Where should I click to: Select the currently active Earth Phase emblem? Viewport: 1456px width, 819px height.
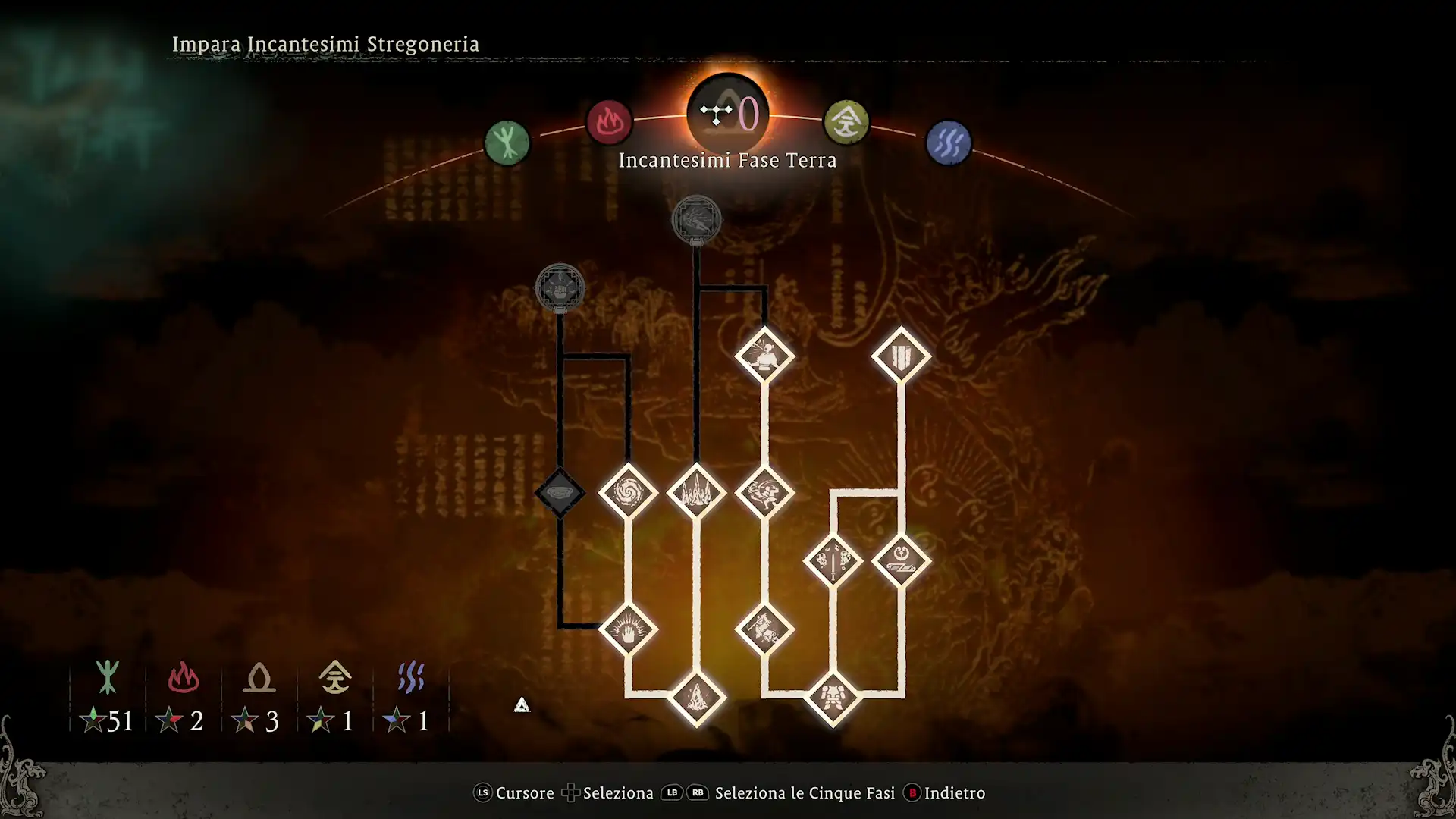(727, 114)
